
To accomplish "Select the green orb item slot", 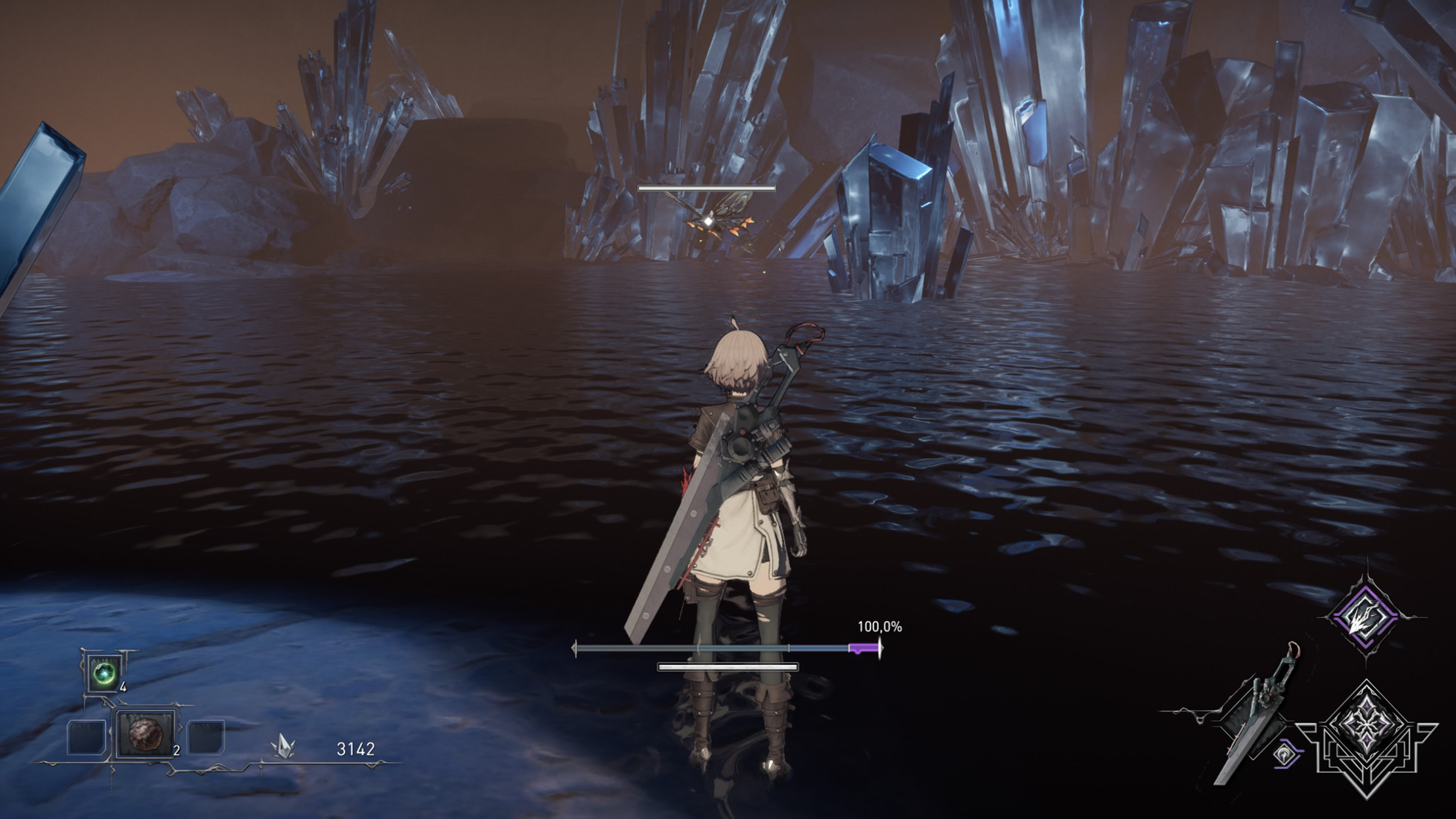I will (104, 675).
